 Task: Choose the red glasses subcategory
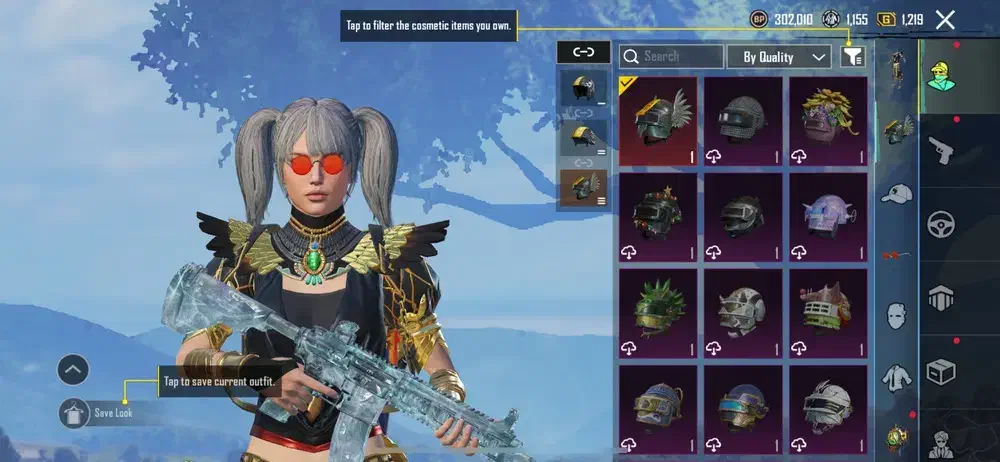(x=897, y=256)
